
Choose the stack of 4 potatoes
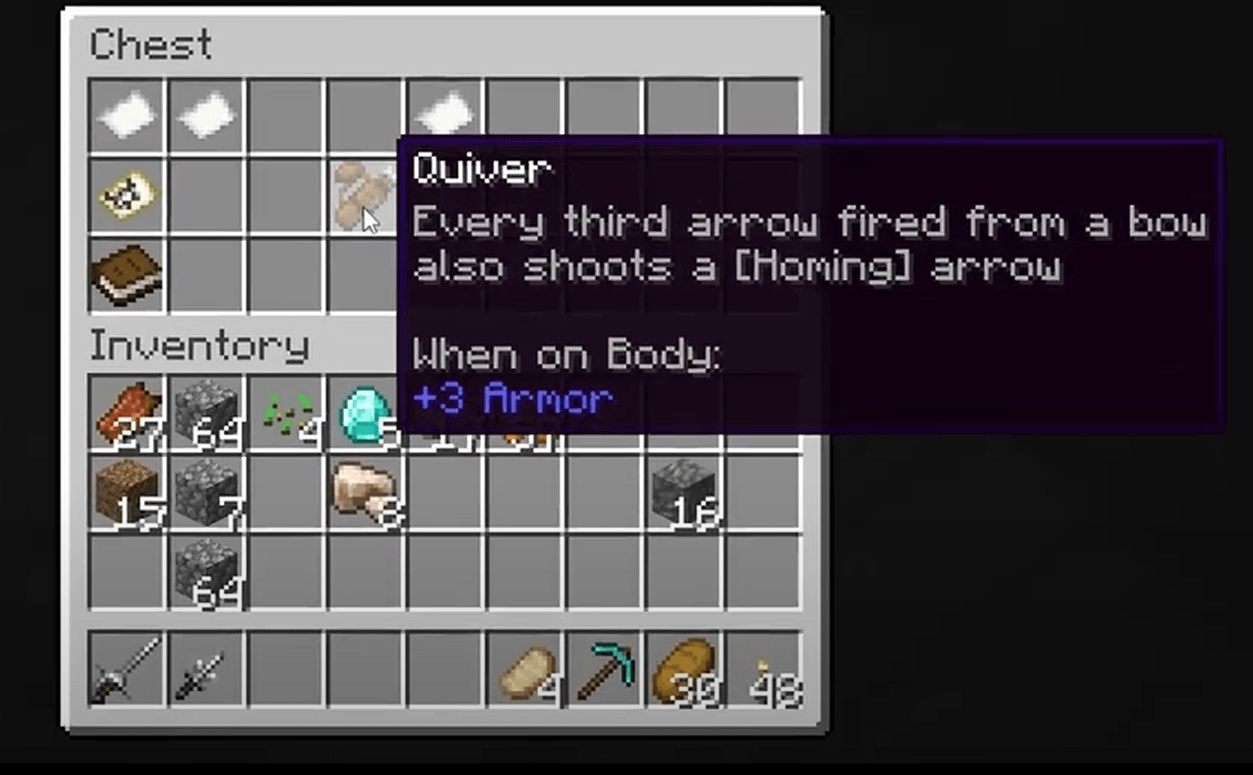(x=524, y=668)
